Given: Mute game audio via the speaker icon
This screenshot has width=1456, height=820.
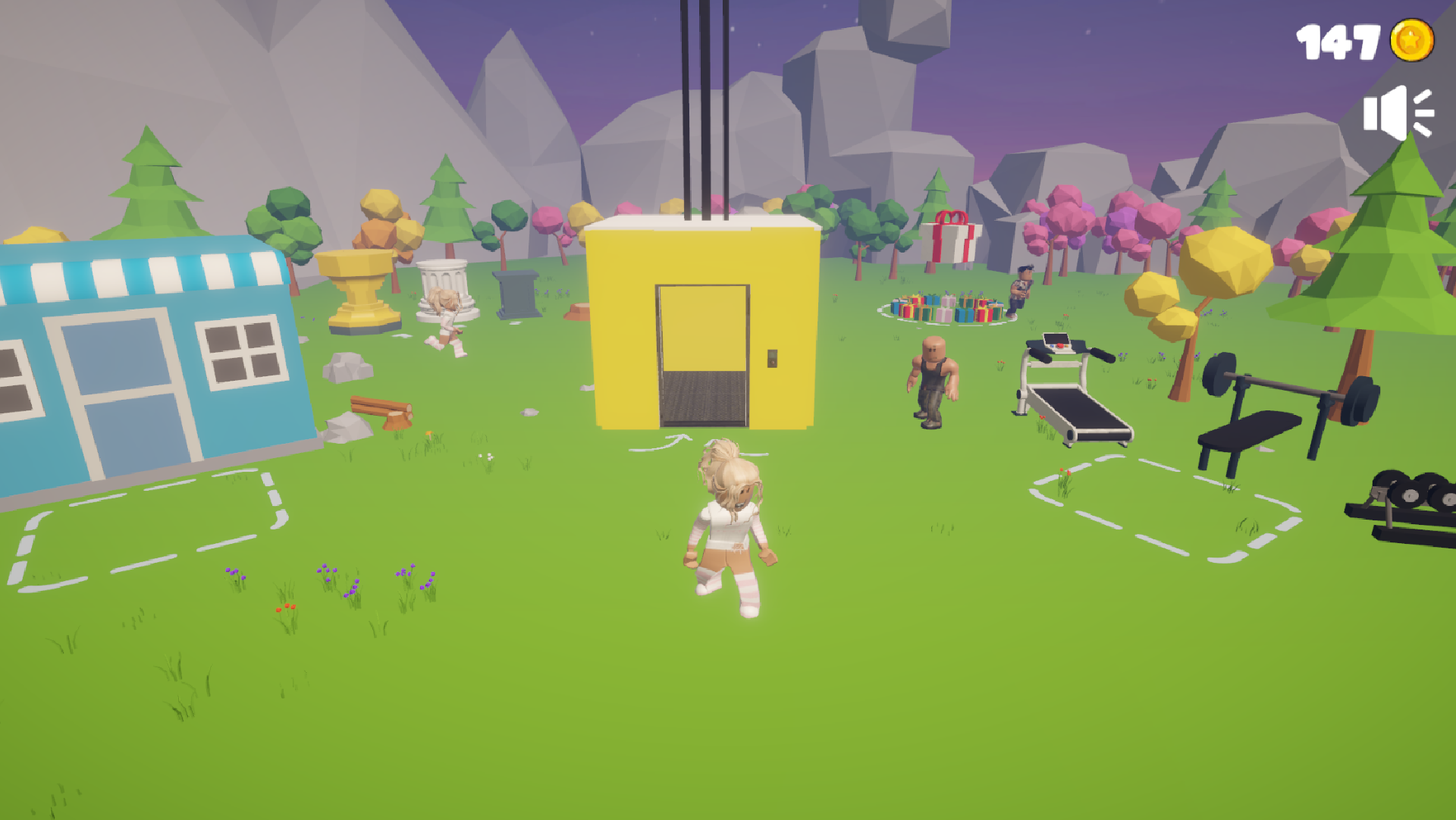Looking at the screenshot, I should pos(1398,112).
